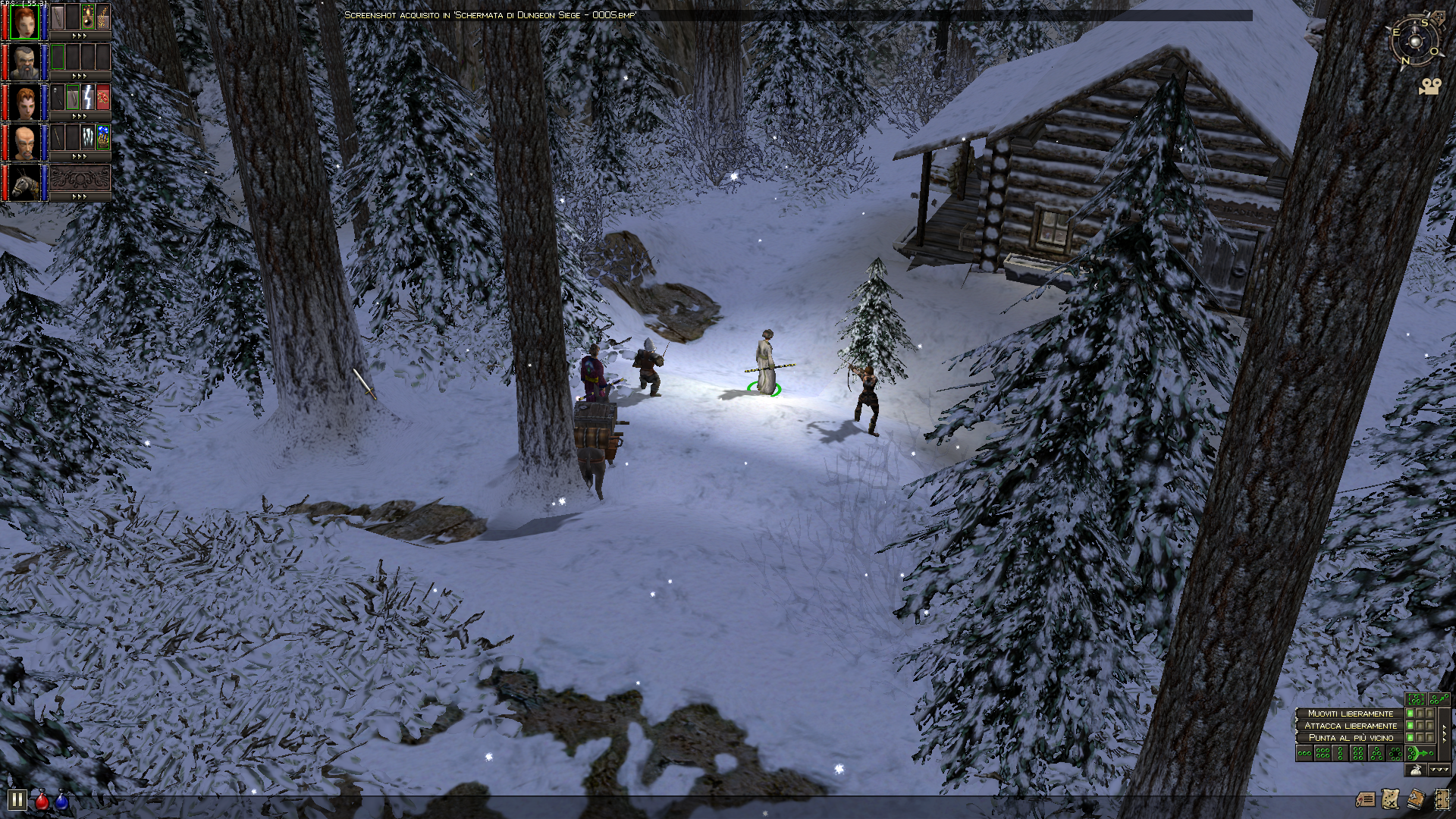The height and width of the screenshot is (819, 1456).
Task: Select the fire bomb spell slot
Action: tap(88, 16)
